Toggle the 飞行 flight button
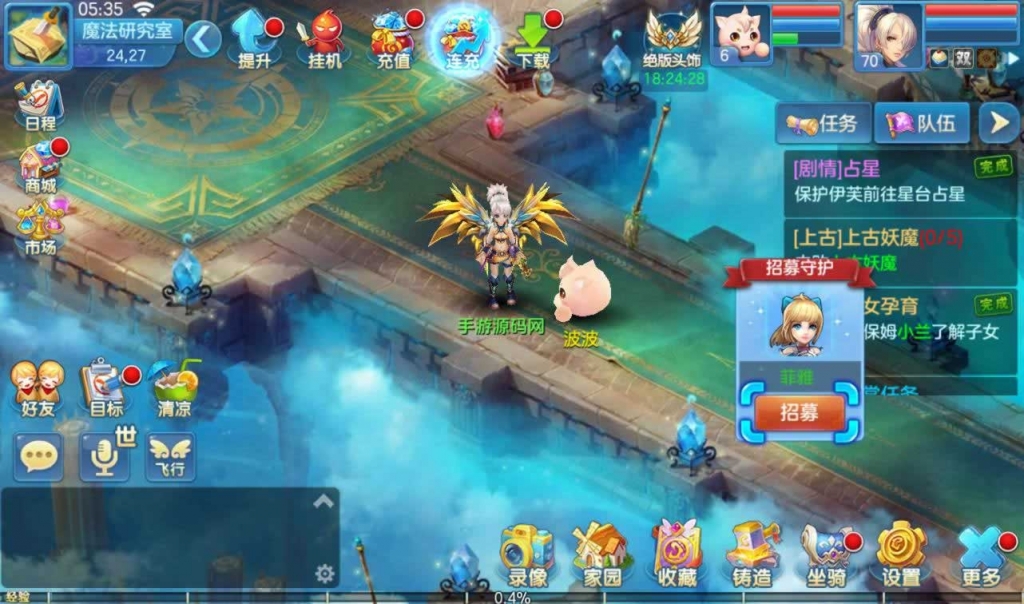 tap(171, 457)
